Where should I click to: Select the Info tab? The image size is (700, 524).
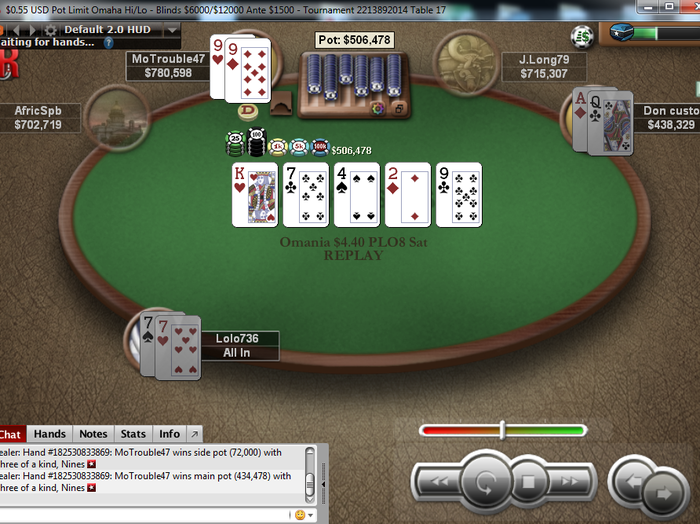coord(170,434)
